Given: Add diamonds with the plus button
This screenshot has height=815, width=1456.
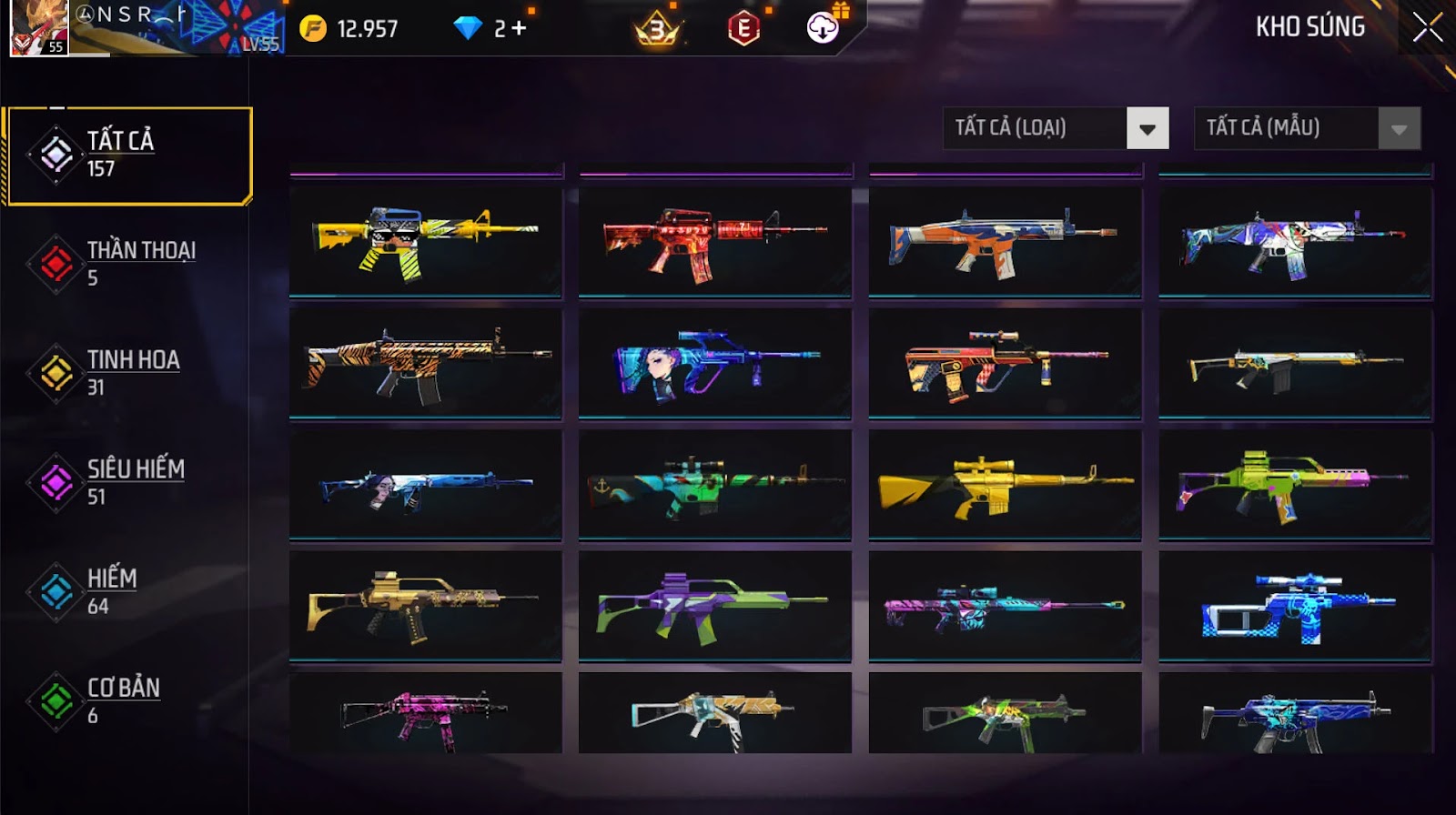Looking at the screenshot, I should click(519, 29).
